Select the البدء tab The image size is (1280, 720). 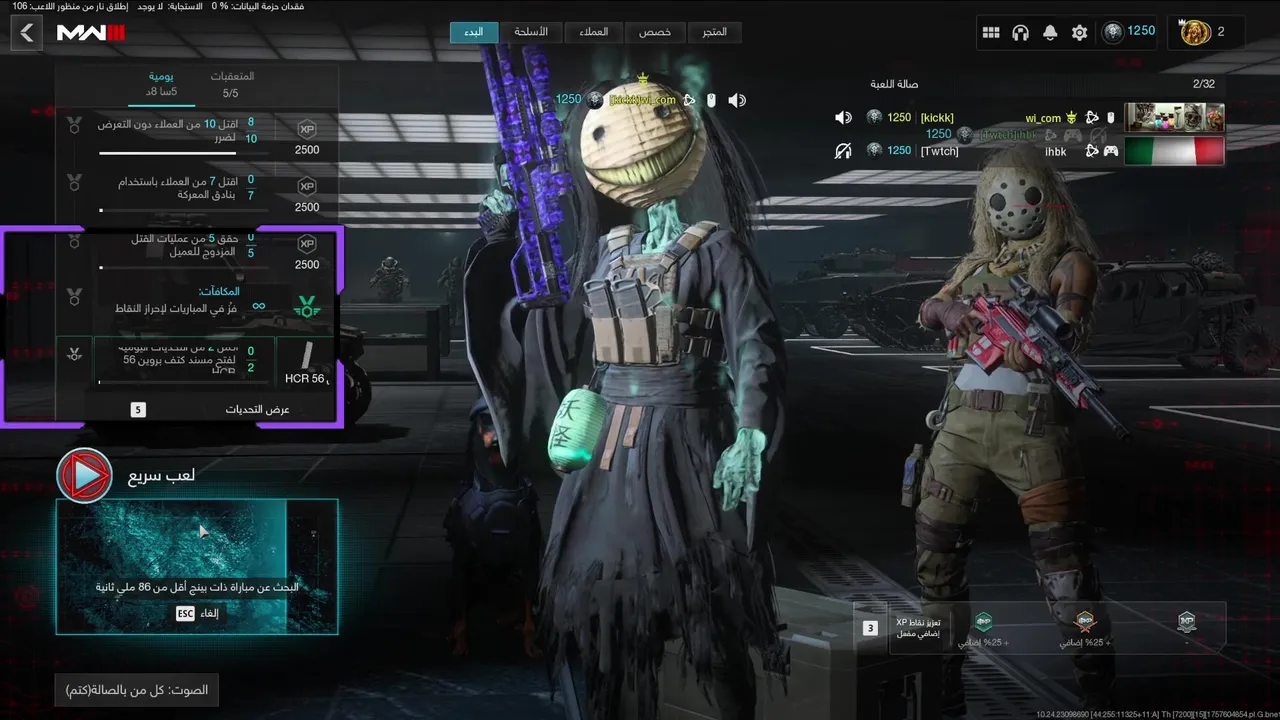click(474, 32)
